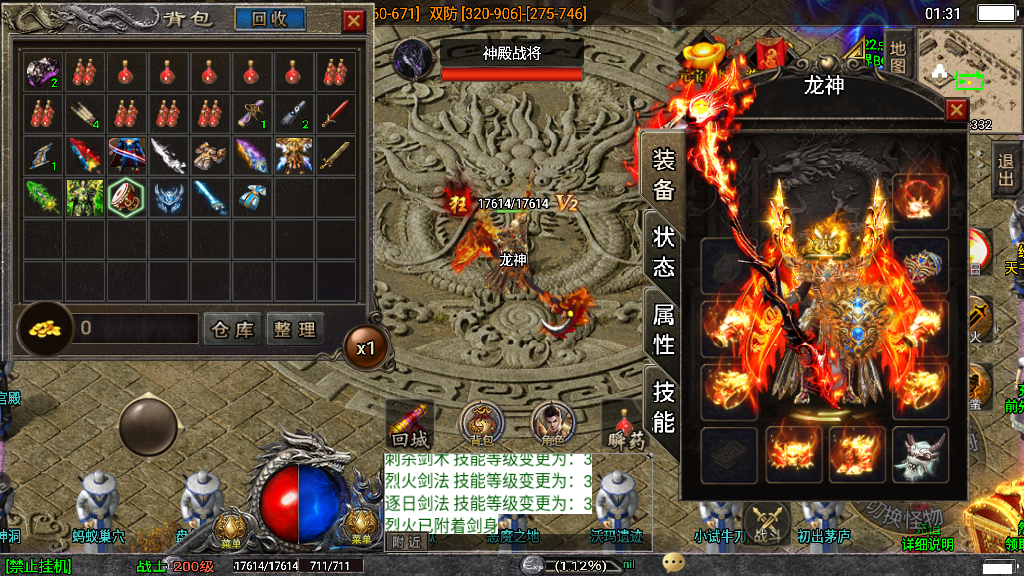Sort the bag with 整理

[x=294, y=329]
